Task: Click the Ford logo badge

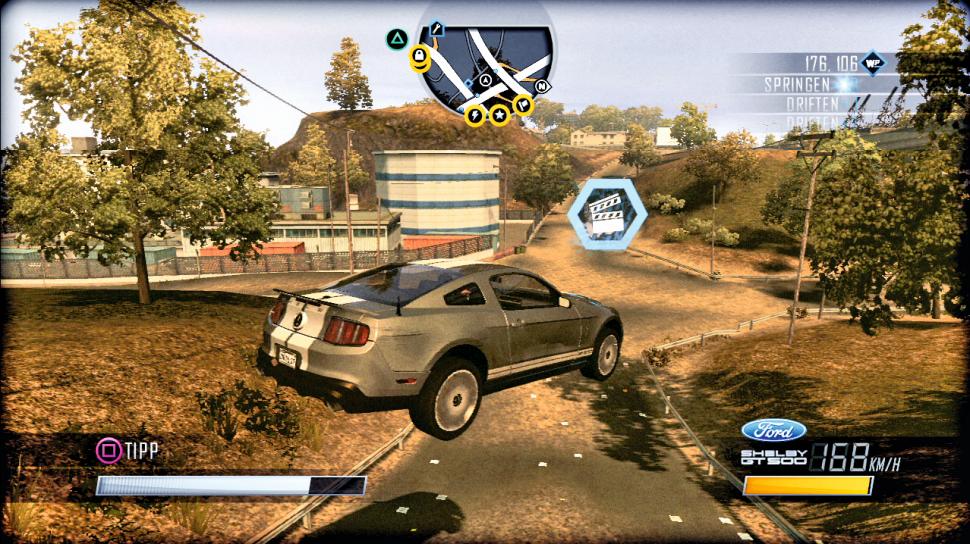Action: [774, 430]
